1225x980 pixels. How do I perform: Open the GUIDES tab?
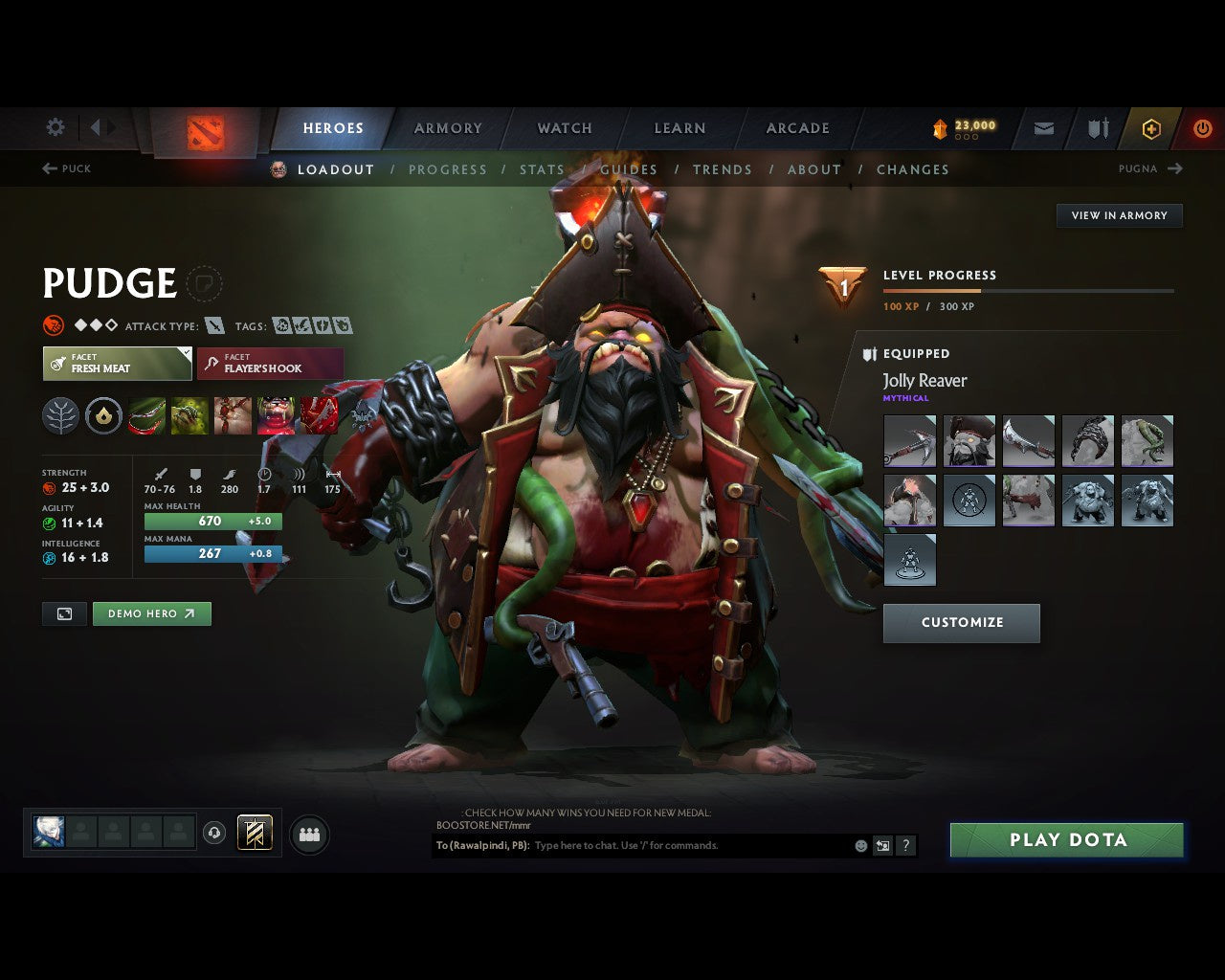[629, 169]
